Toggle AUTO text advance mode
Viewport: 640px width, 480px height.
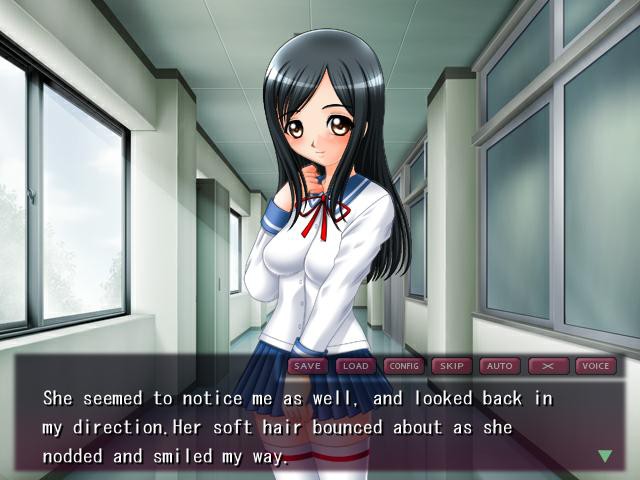498,366
